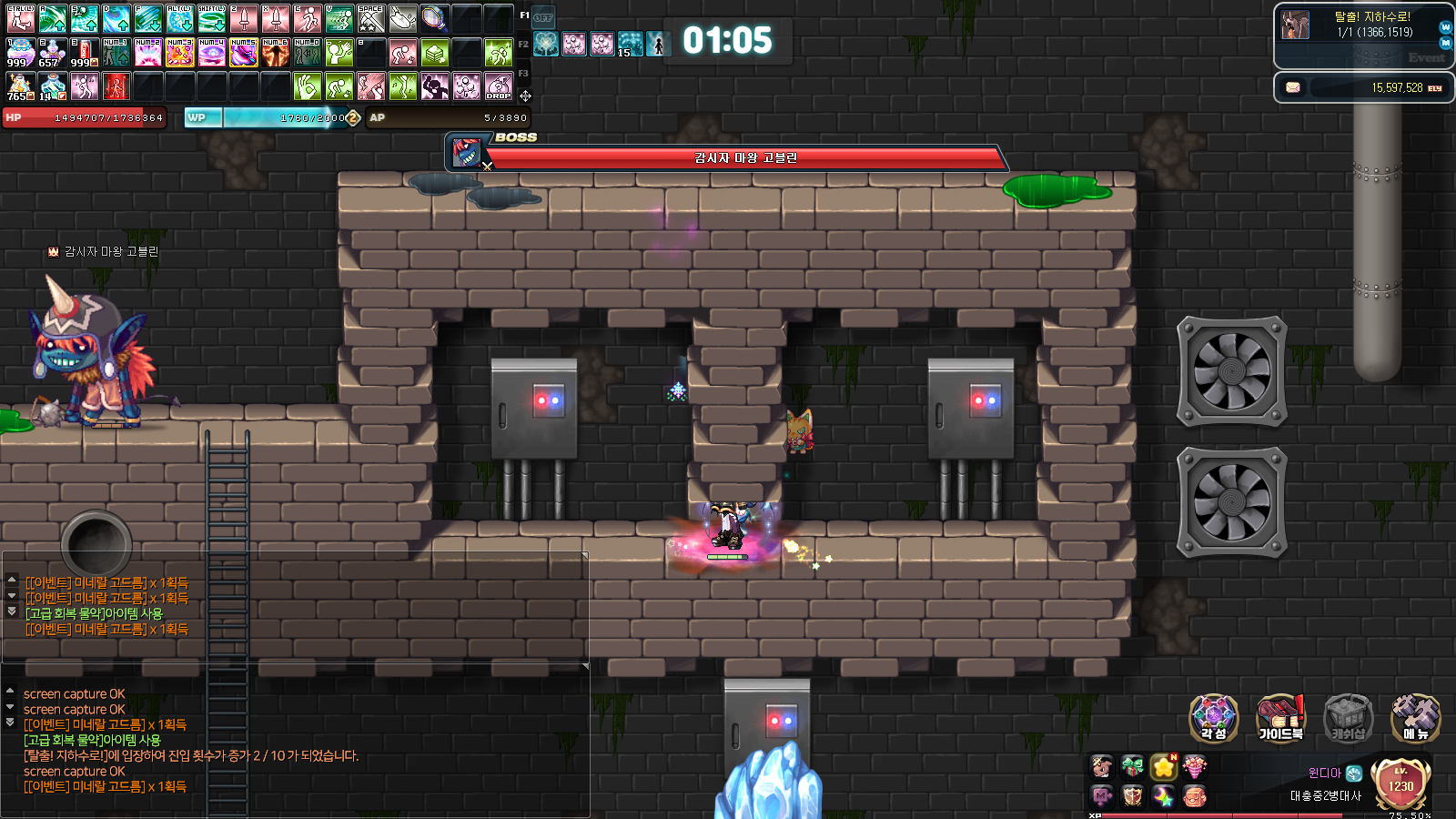Click the level 1230 shield badge
This screenshot has width=1456, height=819.
click(1400, 784)
